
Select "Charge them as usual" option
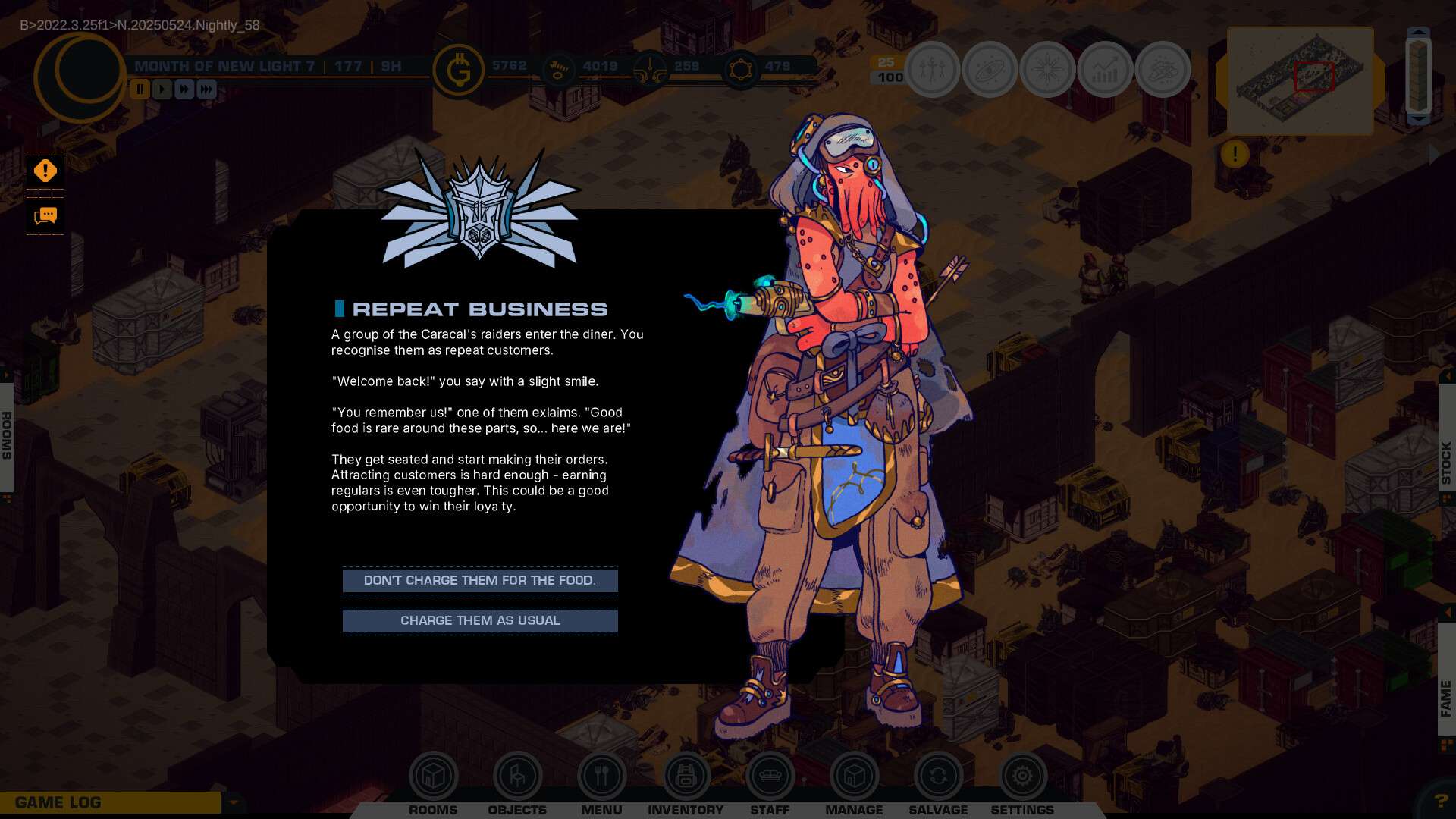(x=480, y=621)
